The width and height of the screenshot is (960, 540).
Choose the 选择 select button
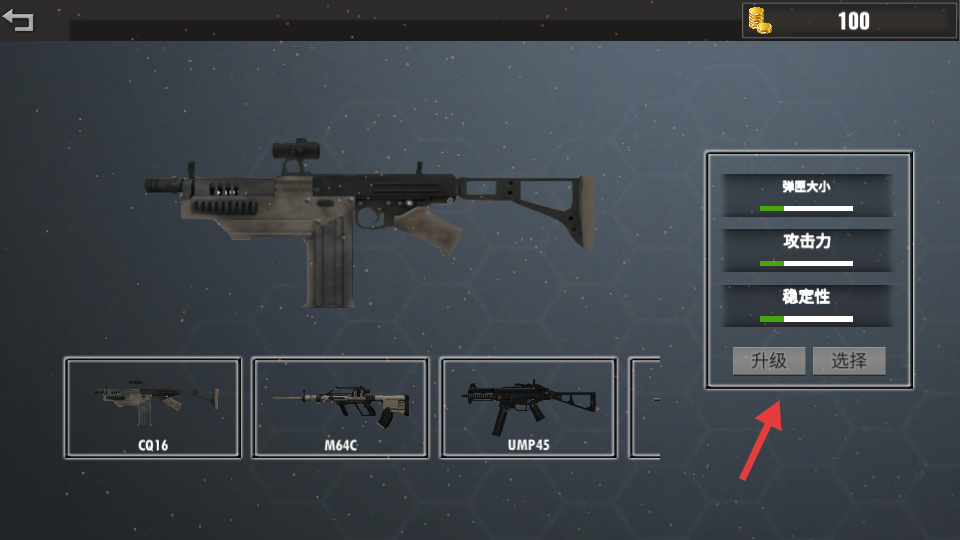pos(849,361)
